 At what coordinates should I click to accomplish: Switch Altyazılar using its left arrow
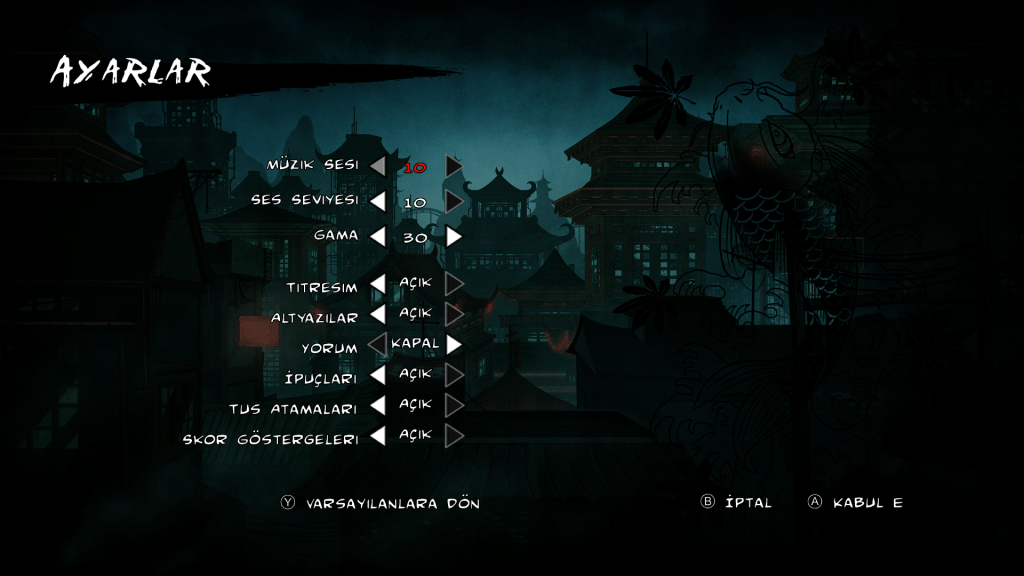click(x=378, y=314)
